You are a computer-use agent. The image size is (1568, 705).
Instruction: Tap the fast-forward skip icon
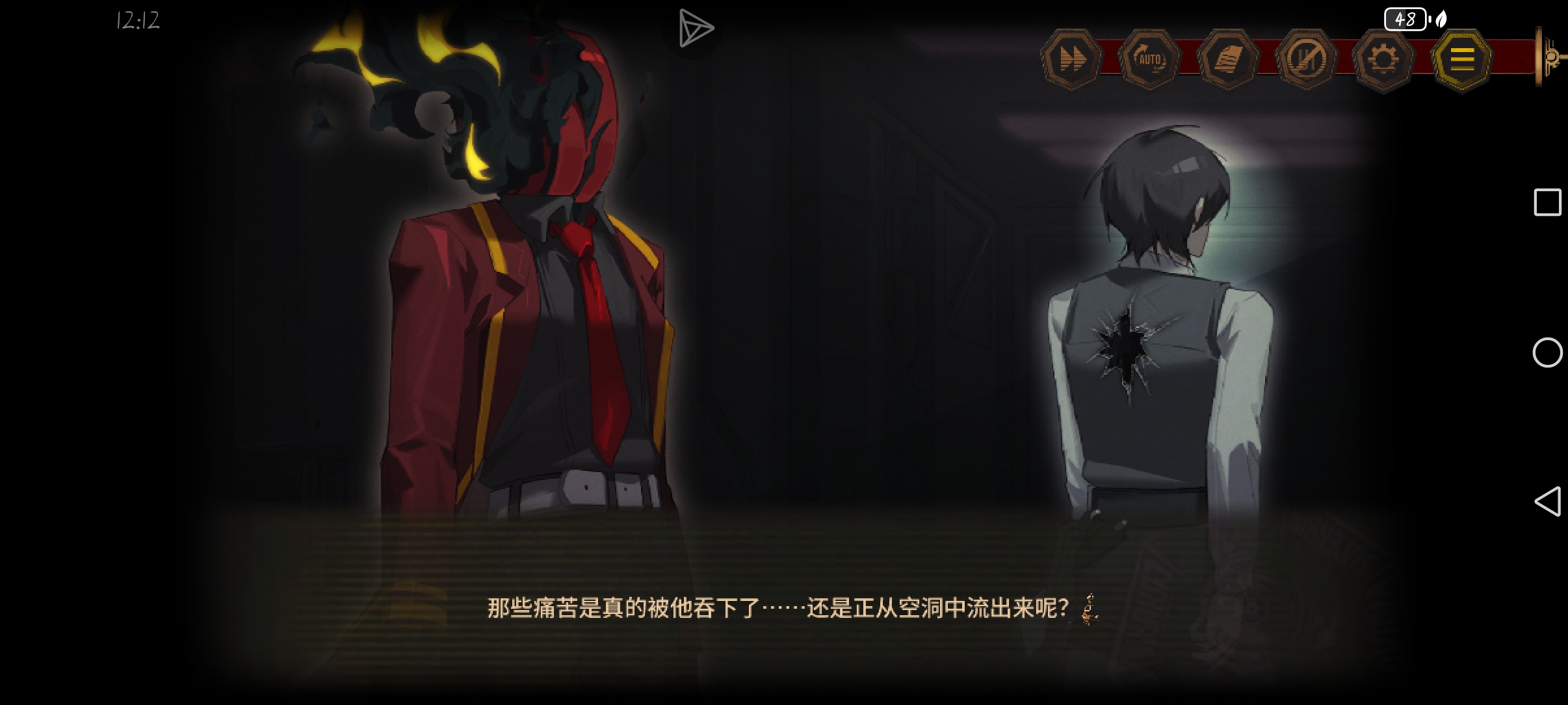pyautogui.click(x=1073, y=59)
